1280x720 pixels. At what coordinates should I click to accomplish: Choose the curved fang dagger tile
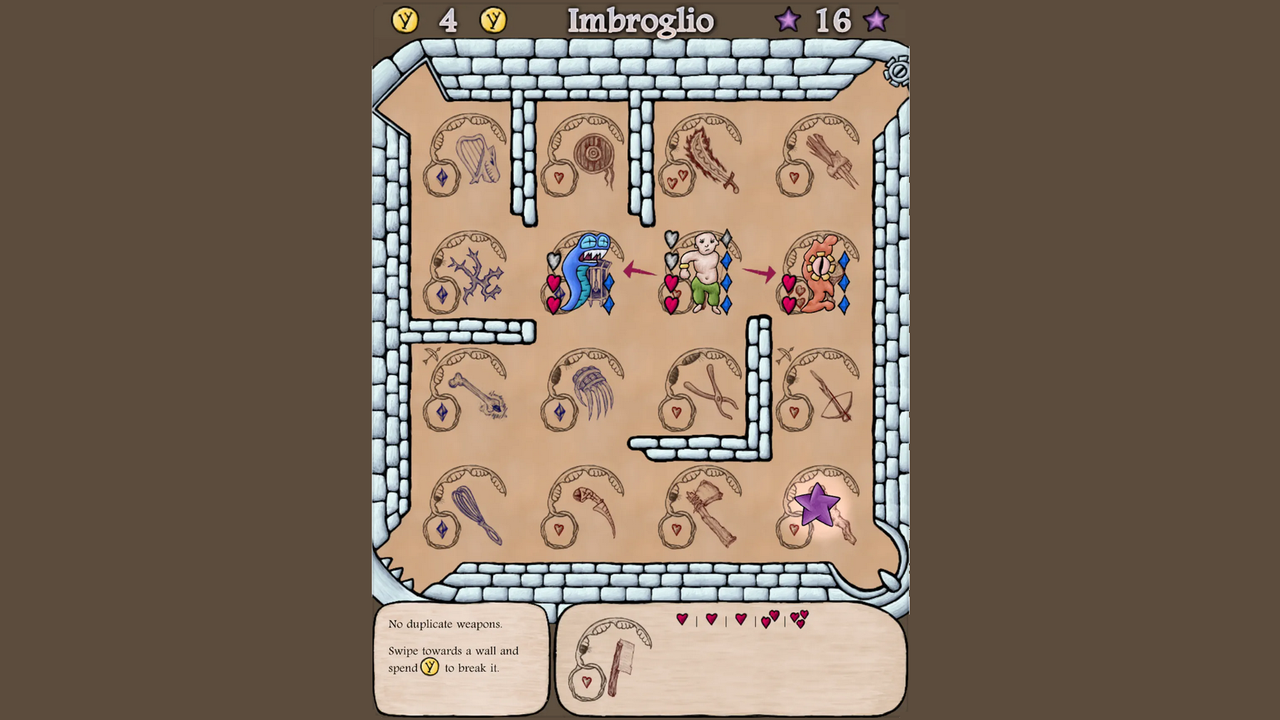(585, 507)
